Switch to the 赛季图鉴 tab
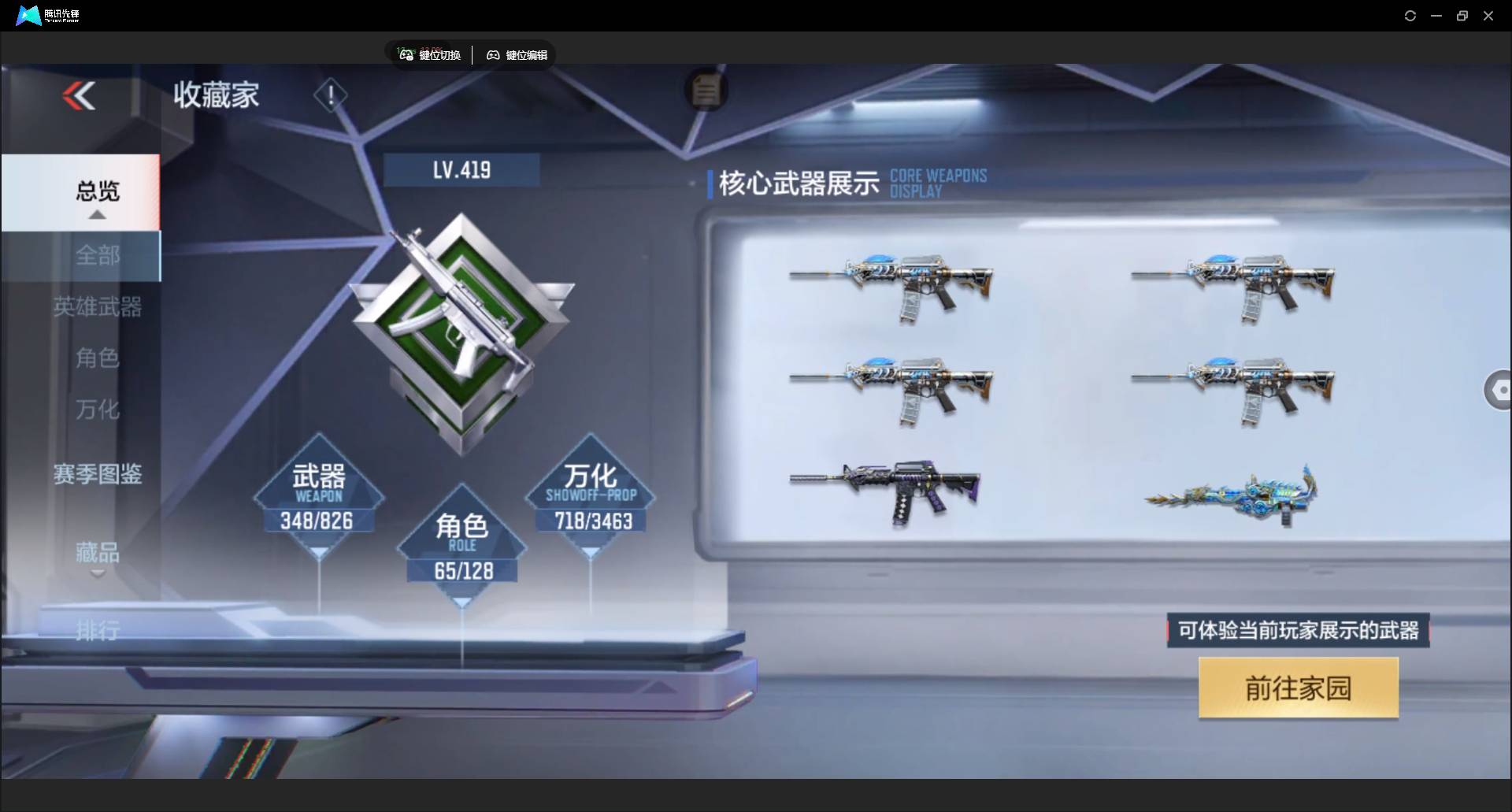This screenshot has width=1512, height=812. 97,473
